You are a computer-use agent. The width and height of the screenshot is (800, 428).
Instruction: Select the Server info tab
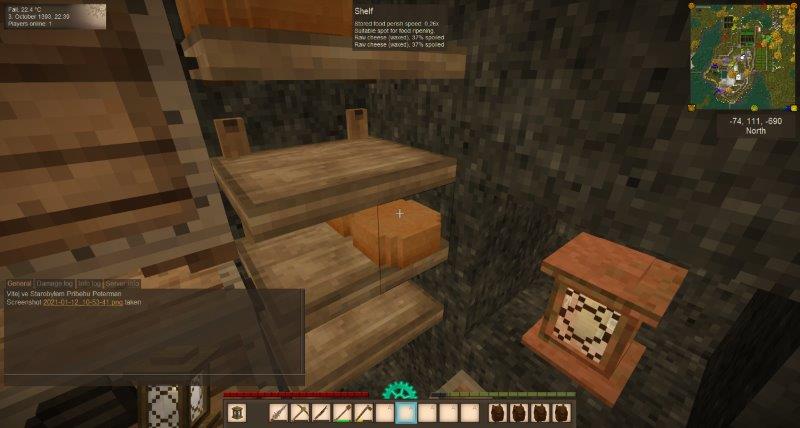coord(123,284)
